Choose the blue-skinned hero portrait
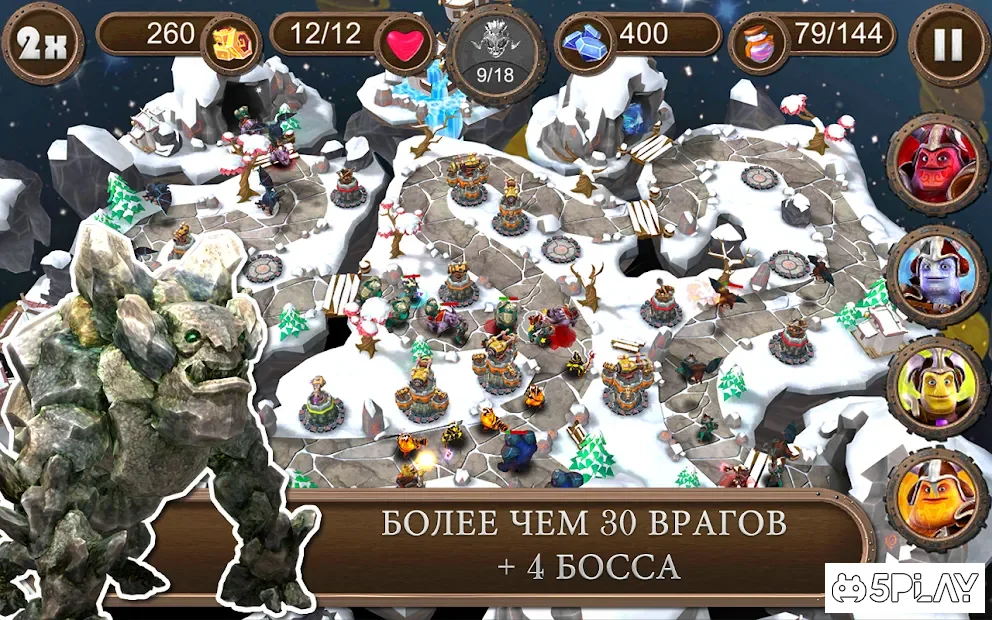Viewport: 992px width, 620px height. 937,275
